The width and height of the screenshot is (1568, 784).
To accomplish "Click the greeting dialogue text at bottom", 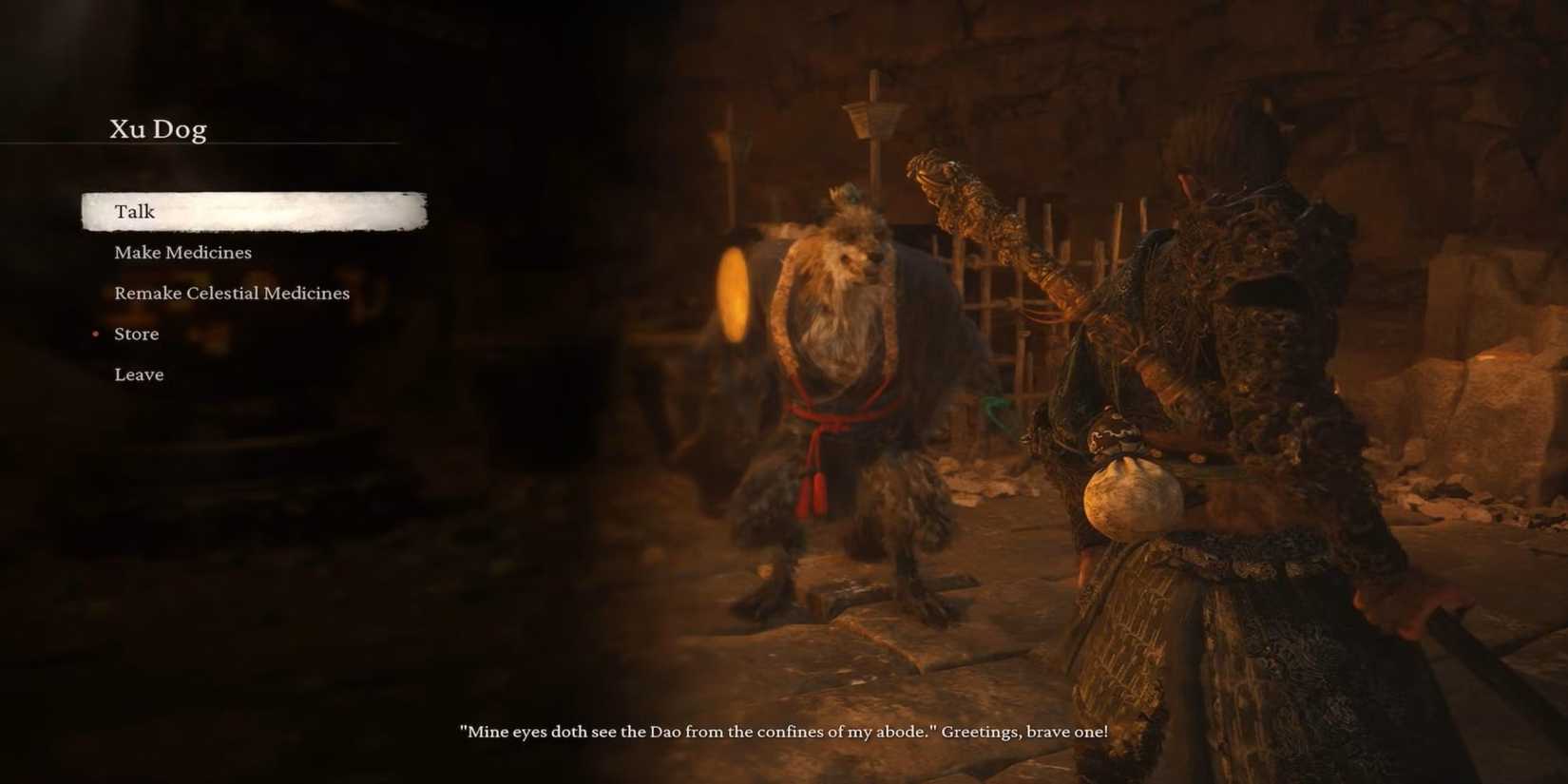I will pos(784,732).
